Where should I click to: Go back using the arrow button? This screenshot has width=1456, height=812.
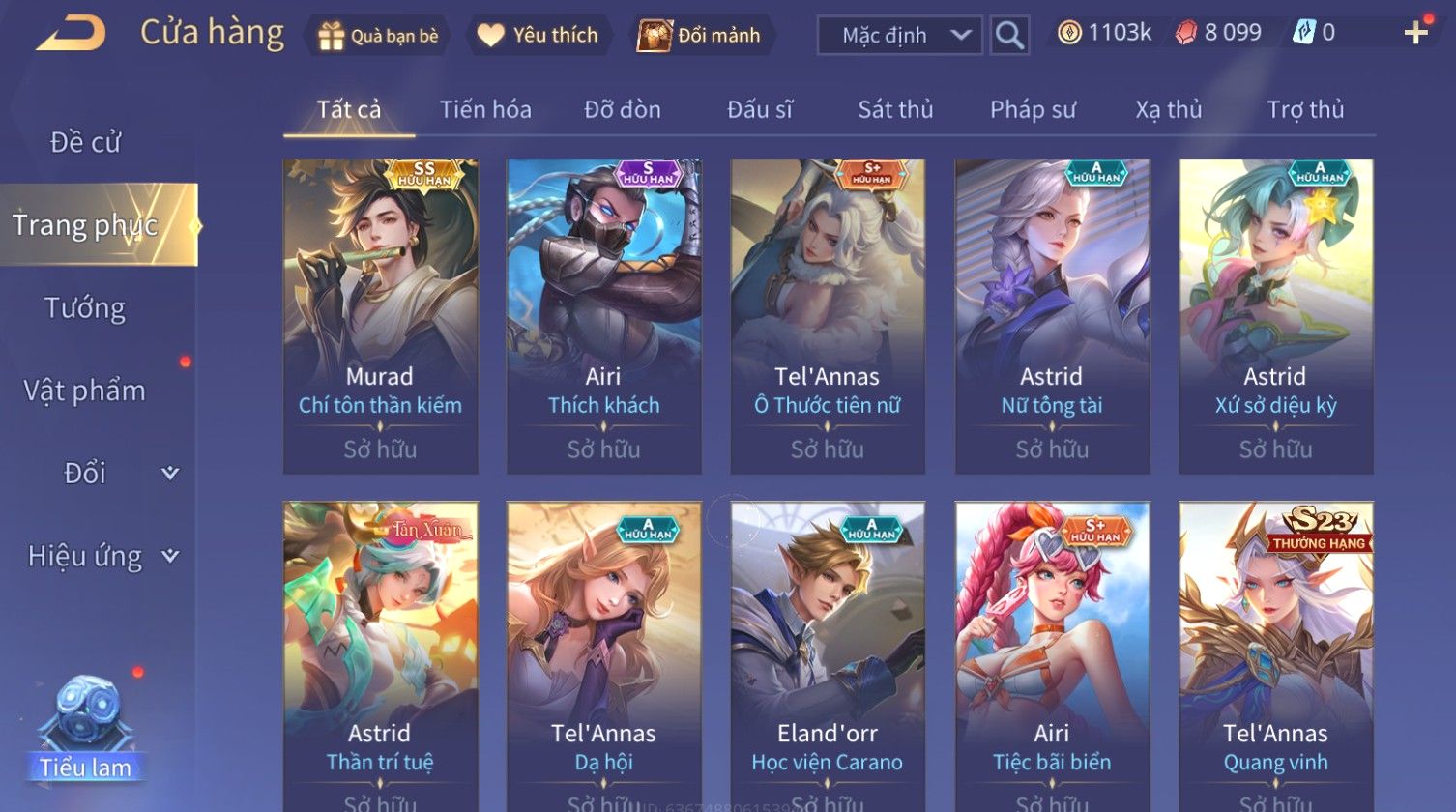[x=71, y=35]
